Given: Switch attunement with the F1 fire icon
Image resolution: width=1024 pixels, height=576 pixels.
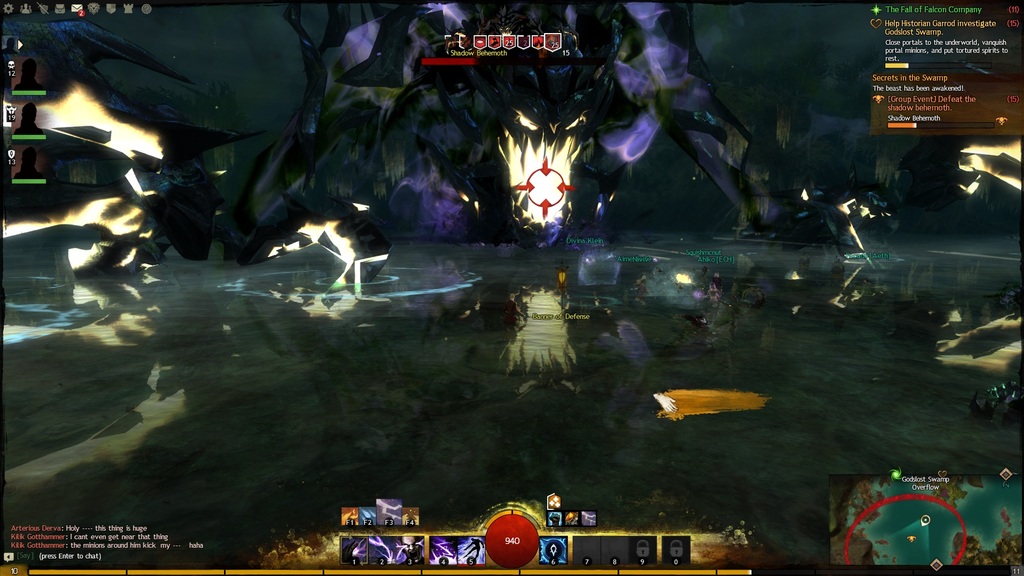Looking at the screenshot, I should click(351, 517).
